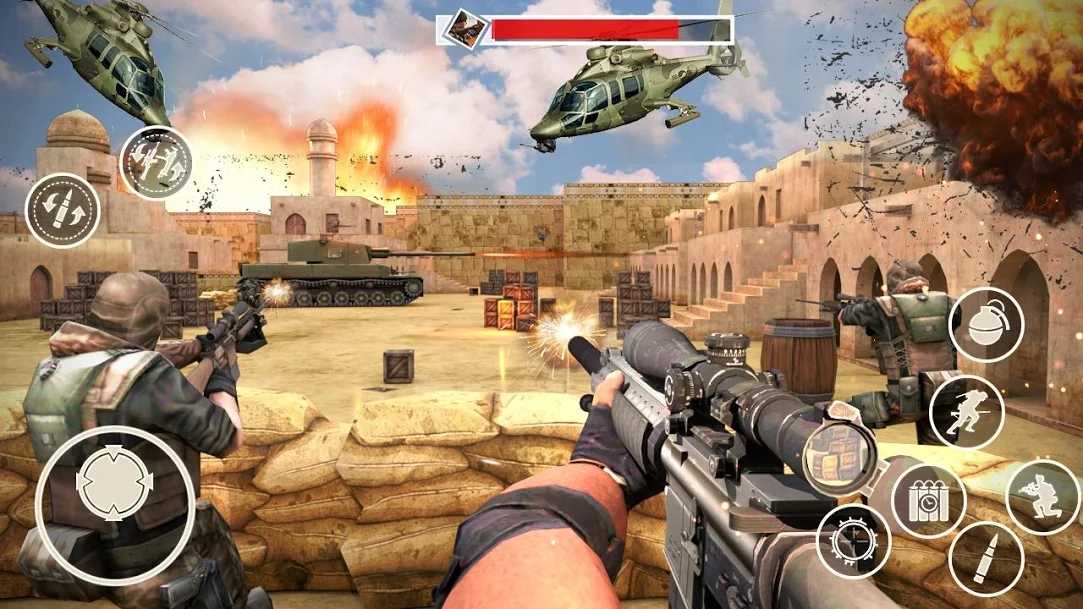Screen dimensions: 1083x609
Task: Activate the running soldier sprint button
Action: [966, 413]
